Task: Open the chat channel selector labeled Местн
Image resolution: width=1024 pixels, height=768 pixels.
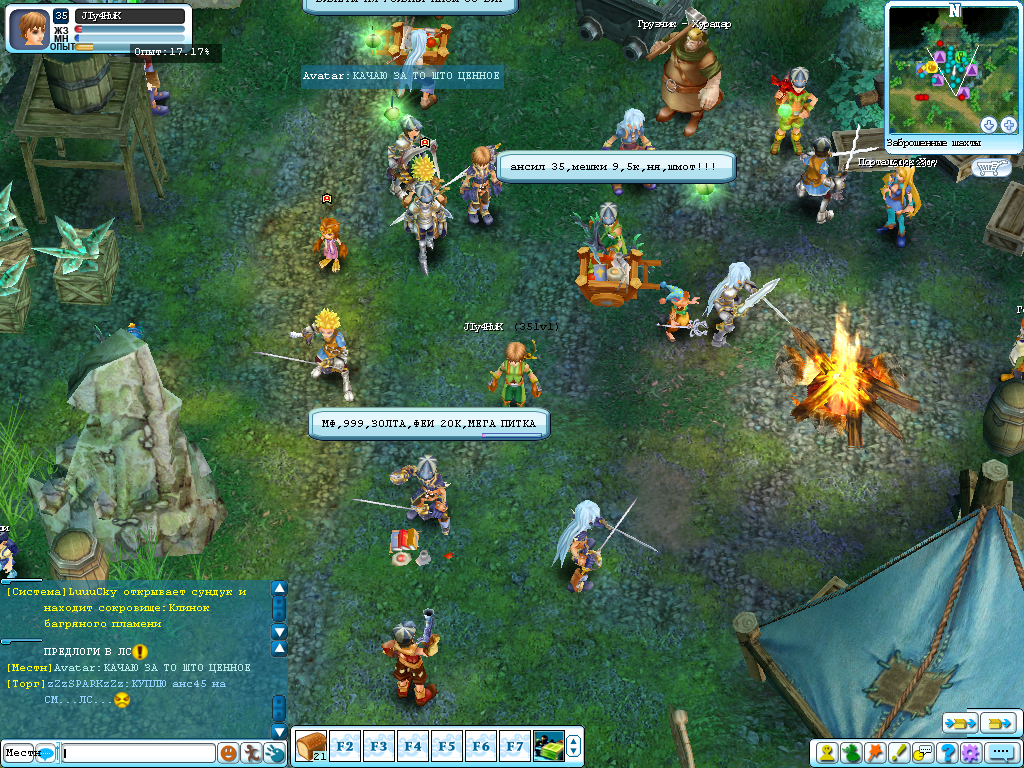Action: 28,753
